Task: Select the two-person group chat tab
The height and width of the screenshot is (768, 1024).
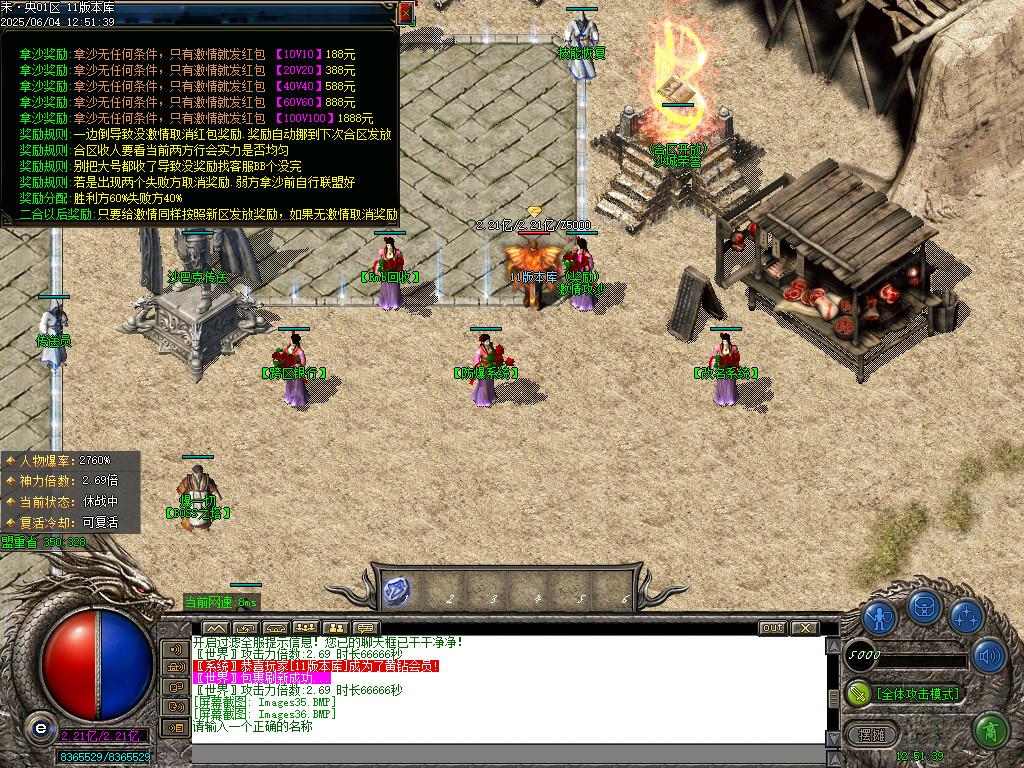Action: [336, 628]
